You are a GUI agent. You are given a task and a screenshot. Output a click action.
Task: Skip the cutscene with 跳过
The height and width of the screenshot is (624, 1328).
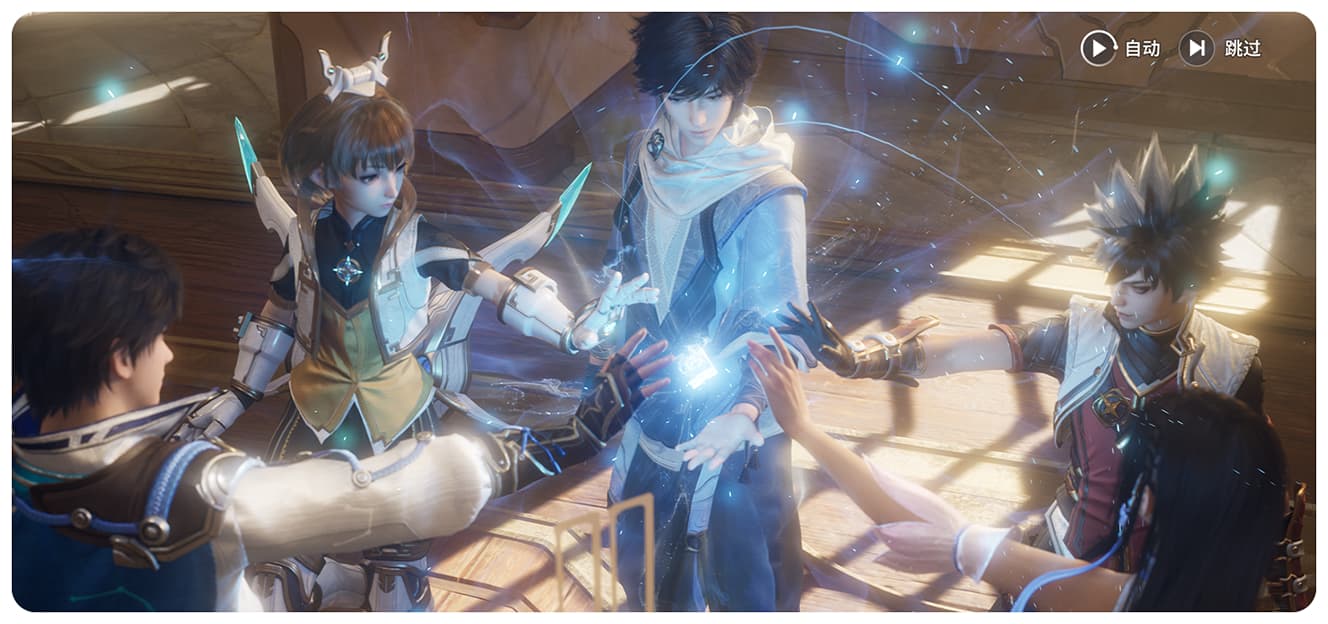[x=1220, y=48]
